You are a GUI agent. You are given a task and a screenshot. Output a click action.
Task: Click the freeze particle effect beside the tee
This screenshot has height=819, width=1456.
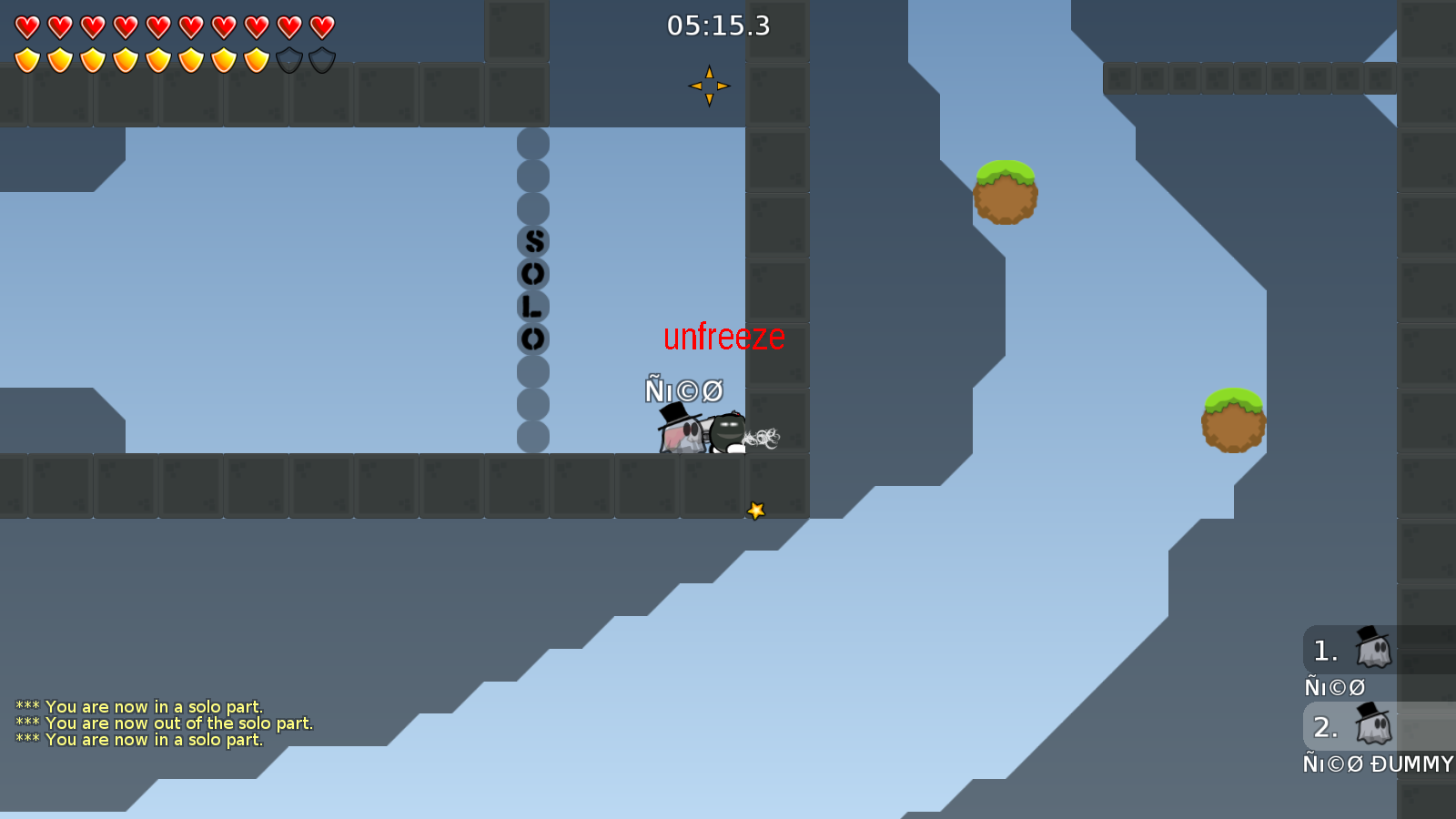pos(764,434)
